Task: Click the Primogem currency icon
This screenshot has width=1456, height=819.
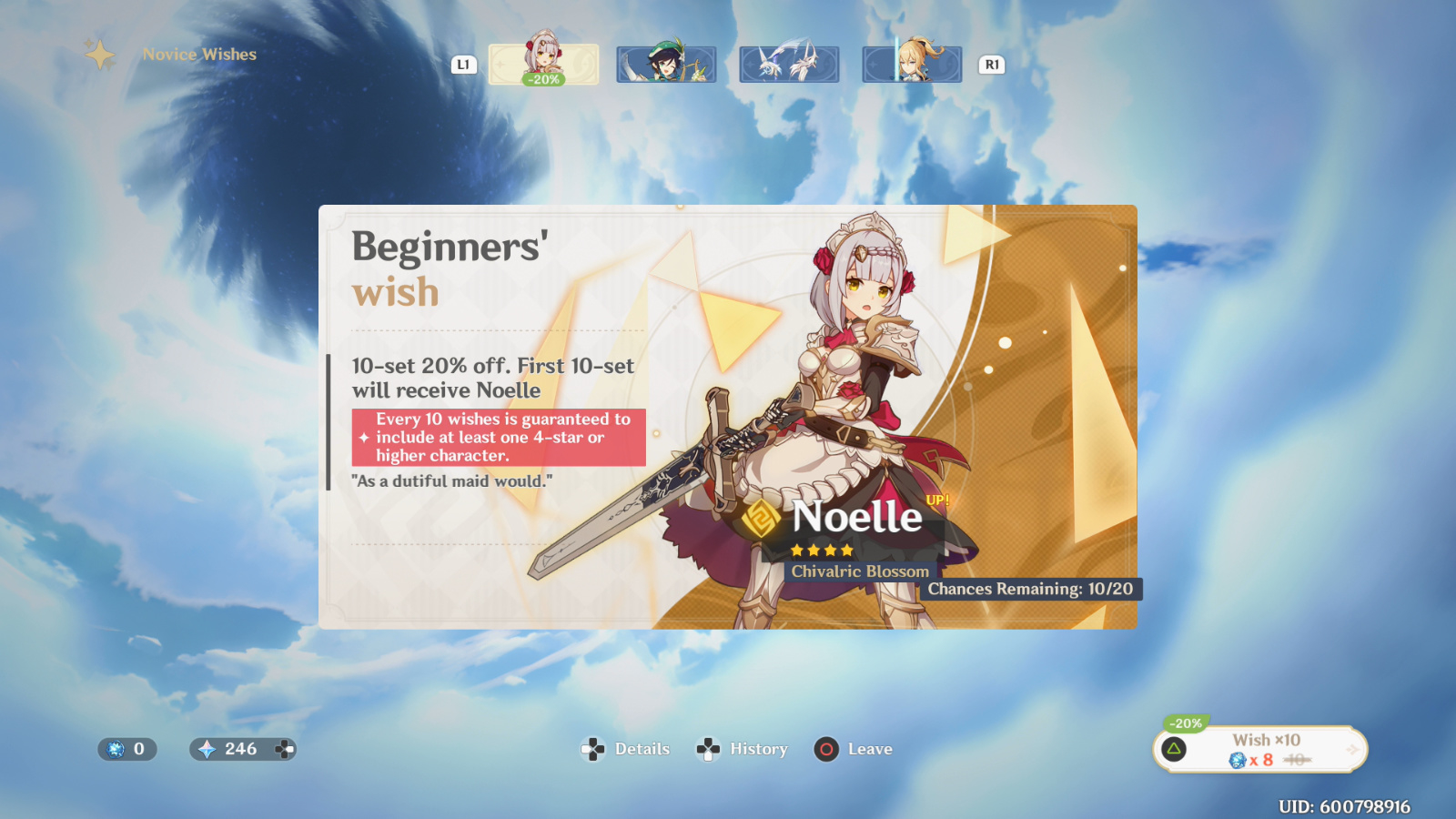Action: coord(207,749)
